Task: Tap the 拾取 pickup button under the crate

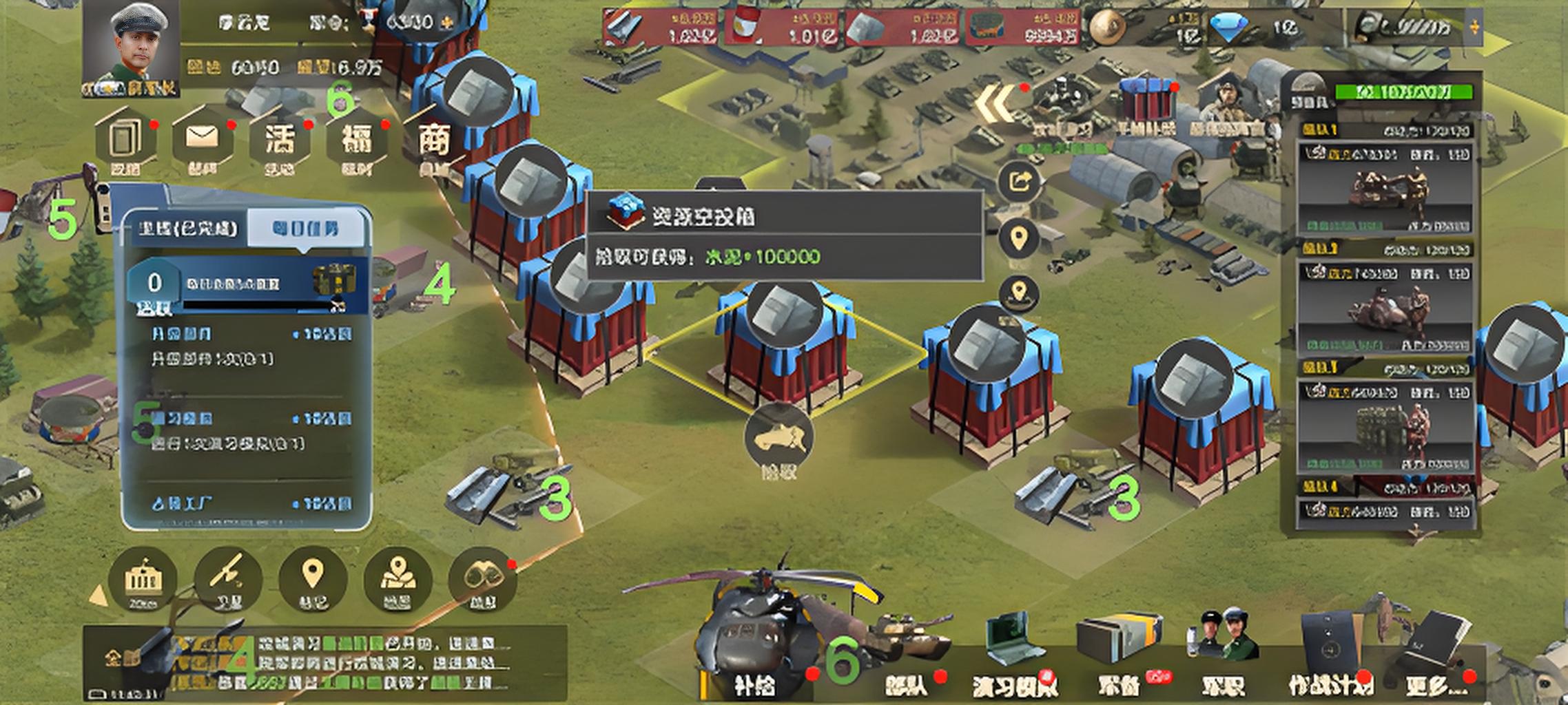Action: (778, 441)
